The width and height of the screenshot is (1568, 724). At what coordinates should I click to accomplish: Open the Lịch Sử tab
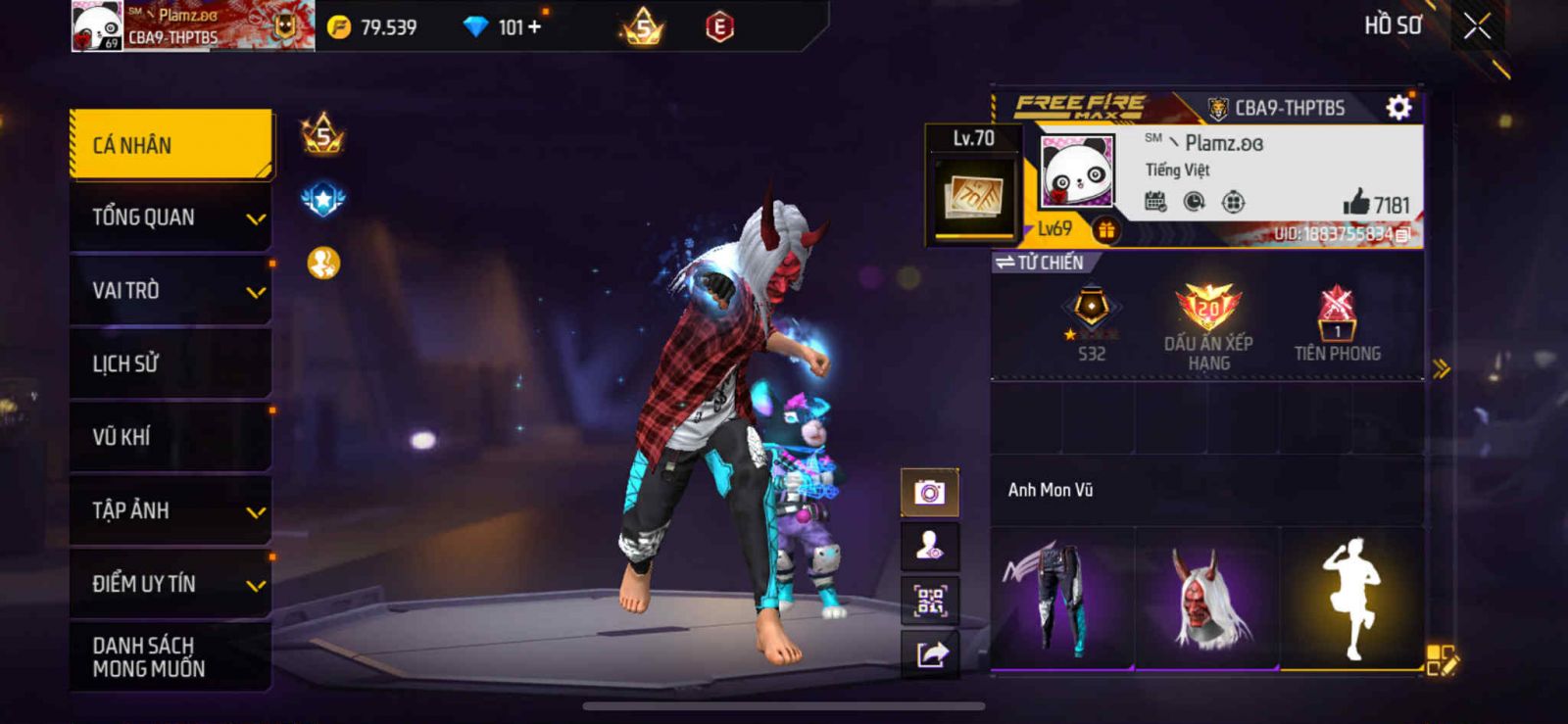(x=171, y=363)
